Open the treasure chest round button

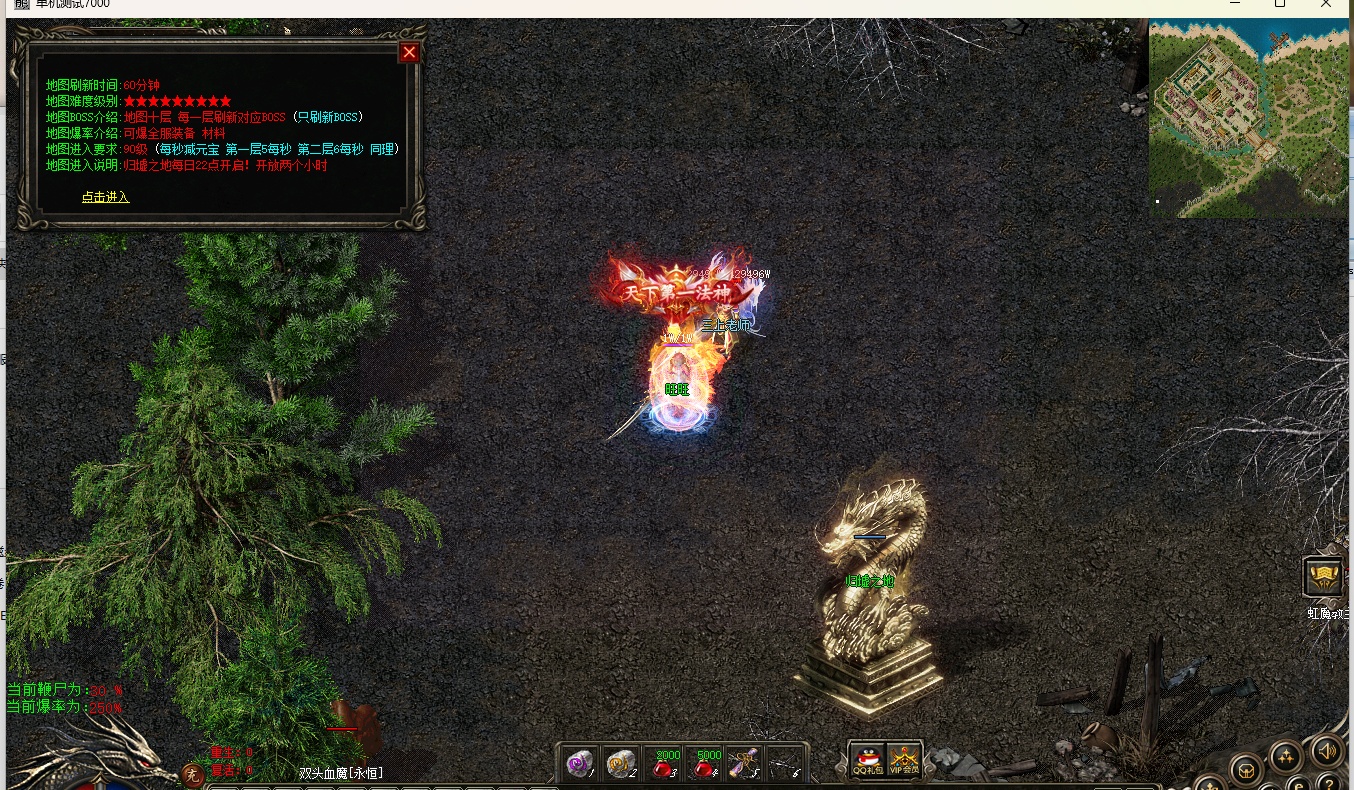(x=1246, y=771)
